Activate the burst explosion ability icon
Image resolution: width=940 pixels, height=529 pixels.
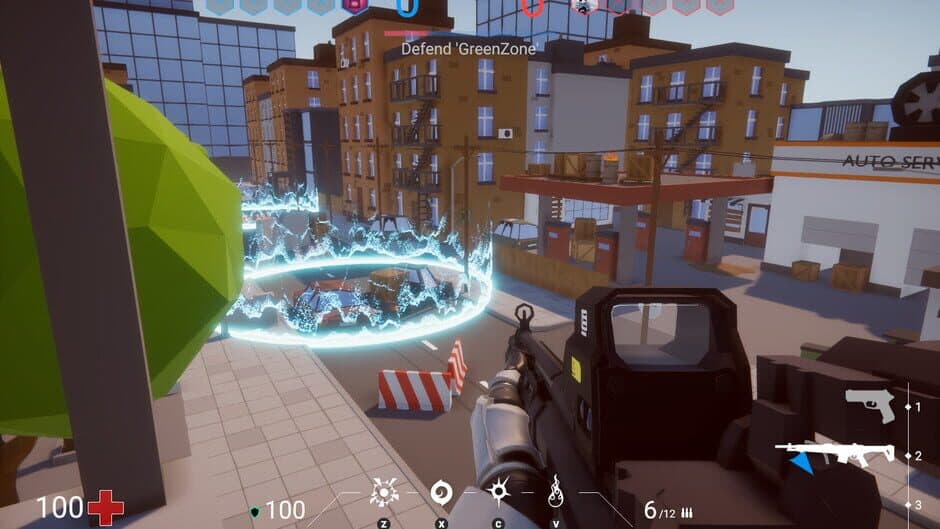(383, 492)
